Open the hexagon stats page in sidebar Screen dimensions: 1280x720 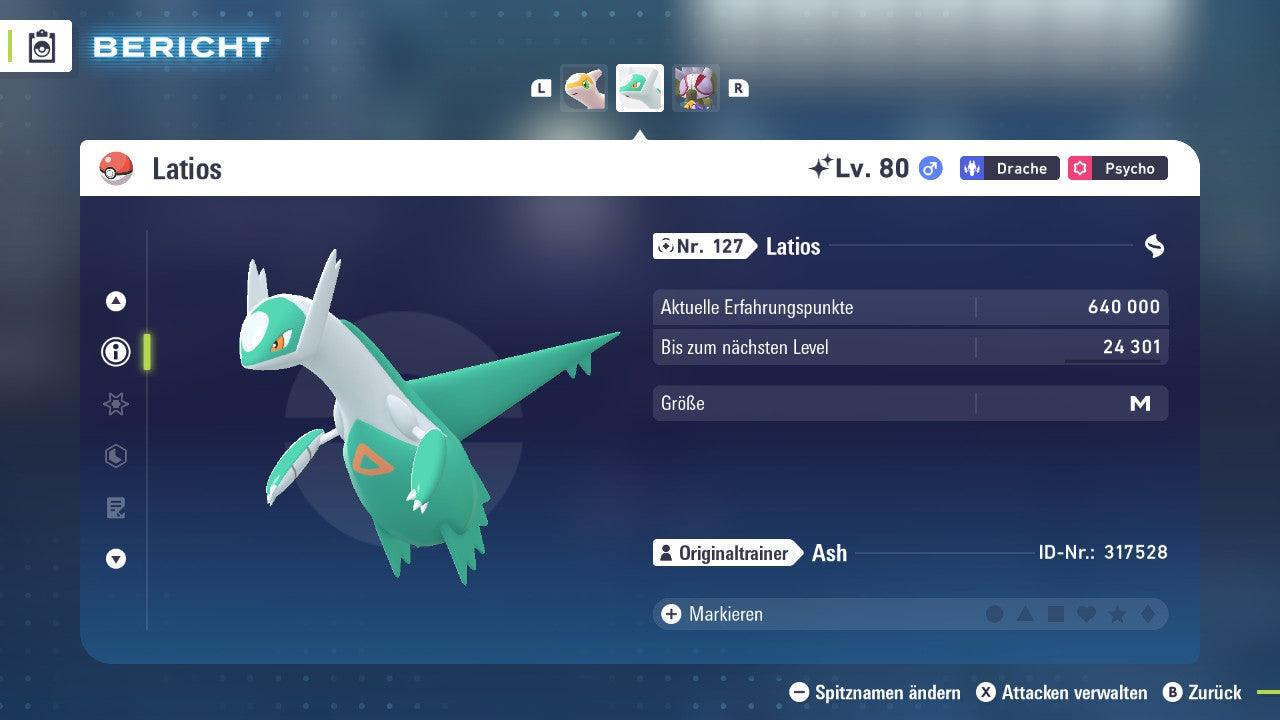tap(115, 456)
